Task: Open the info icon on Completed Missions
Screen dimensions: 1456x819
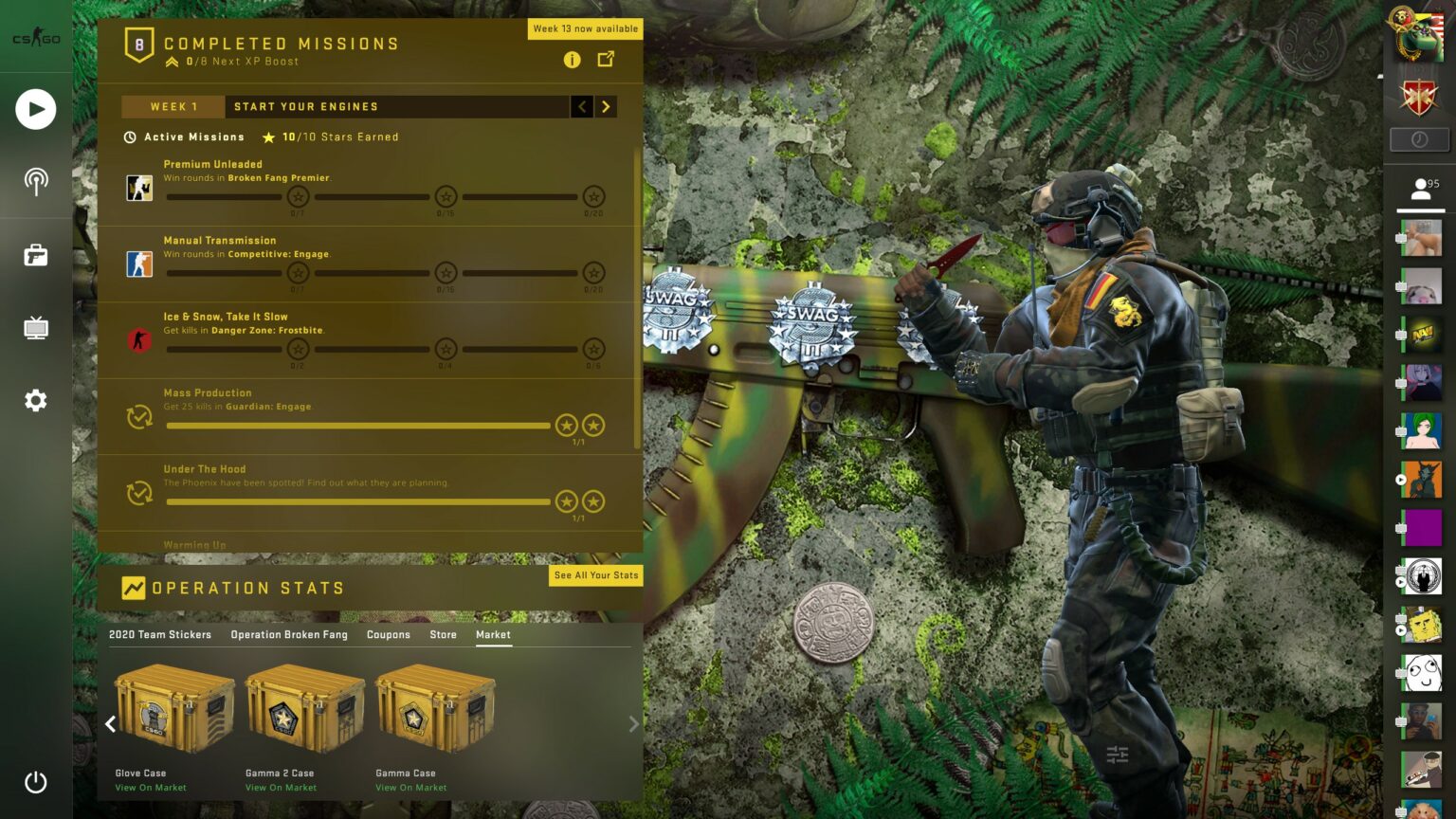Action: (572, 60)
